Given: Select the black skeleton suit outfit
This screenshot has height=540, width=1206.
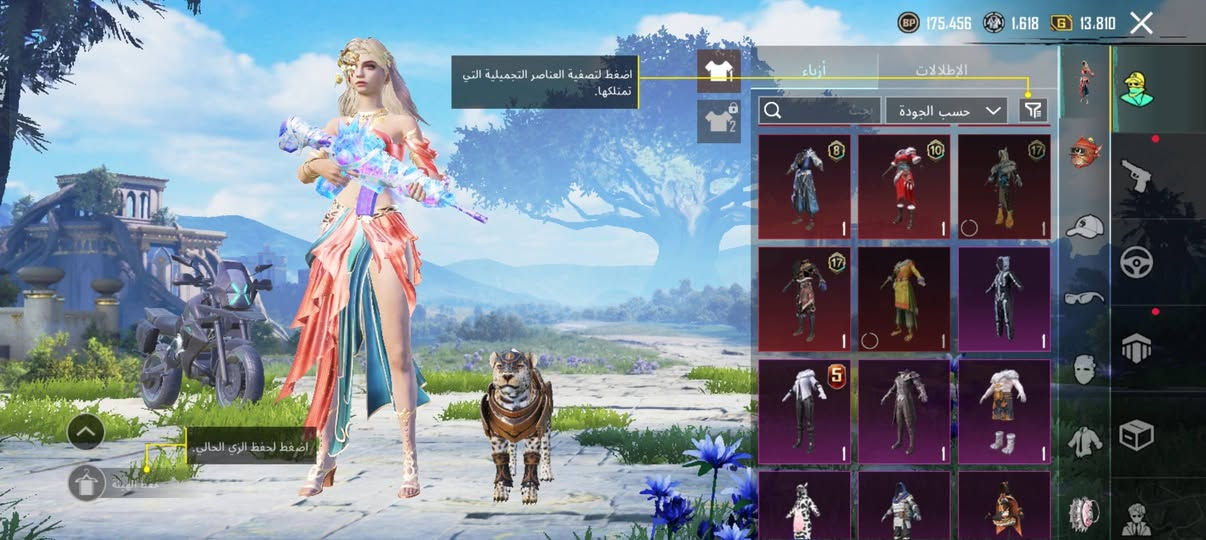Looking at the screenshot, I should [1004, 299].
